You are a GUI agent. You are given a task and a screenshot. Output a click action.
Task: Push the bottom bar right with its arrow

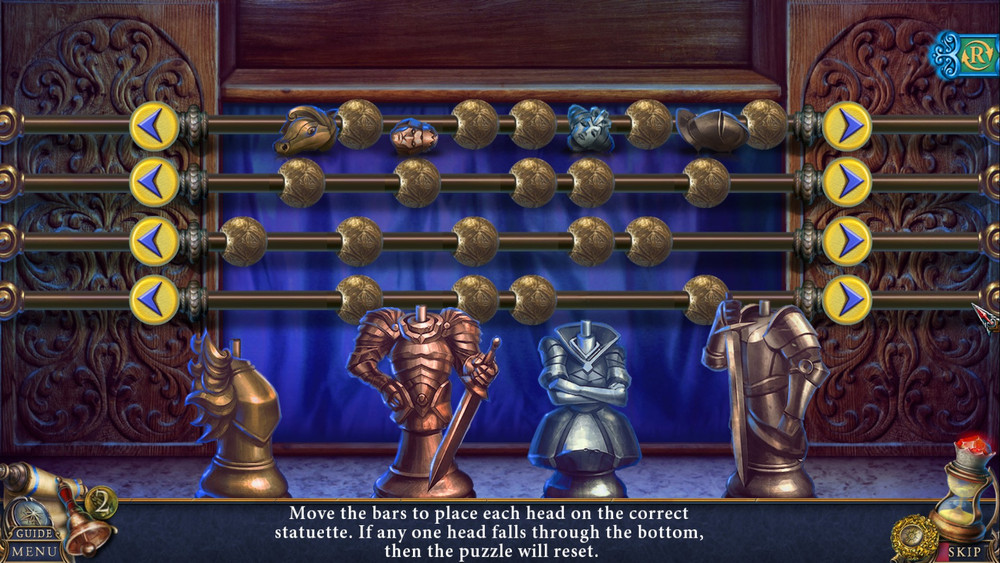coord(847,299)
